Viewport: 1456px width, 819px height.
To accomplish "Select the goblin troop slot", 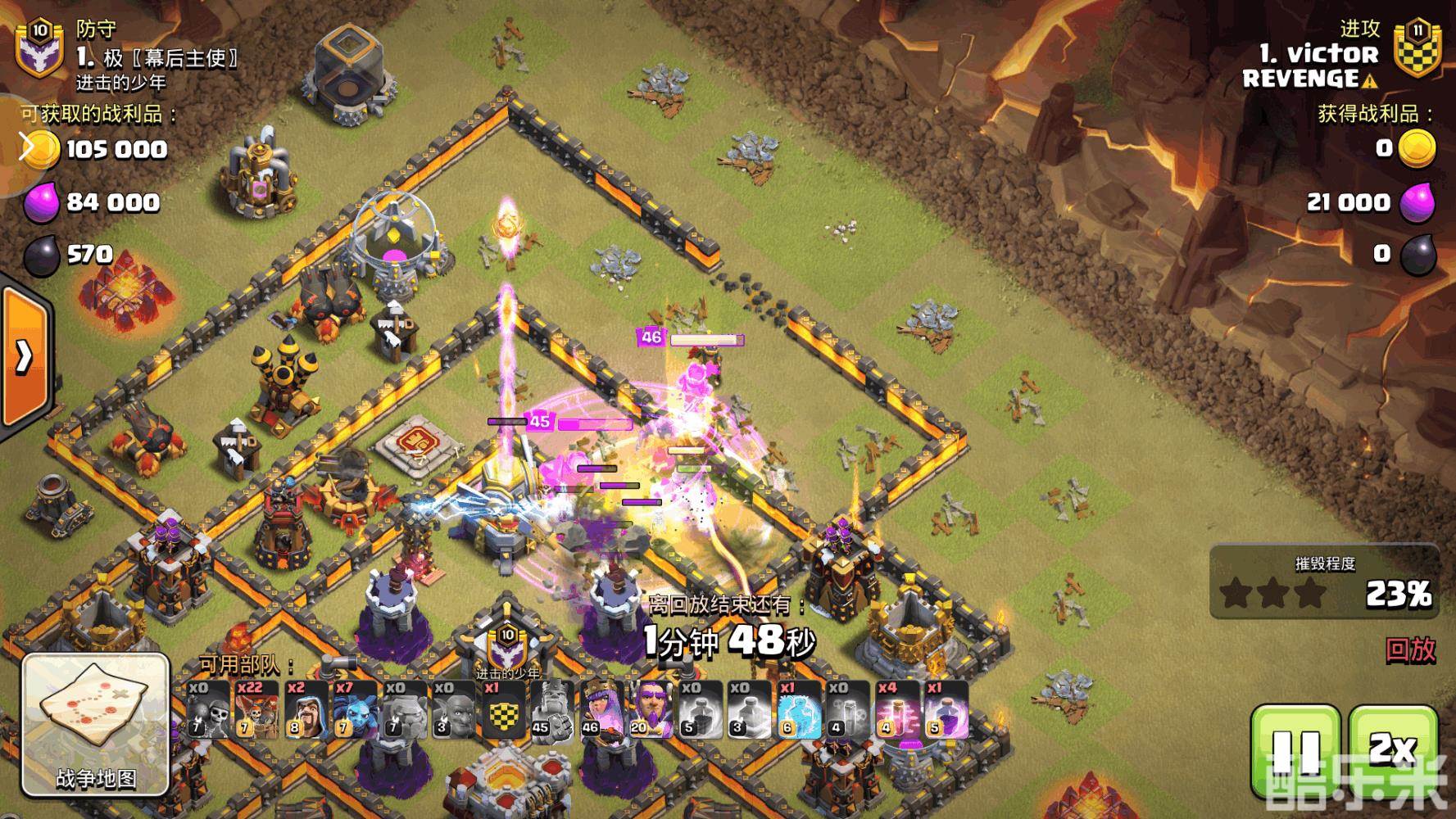I will pos(452,709).
